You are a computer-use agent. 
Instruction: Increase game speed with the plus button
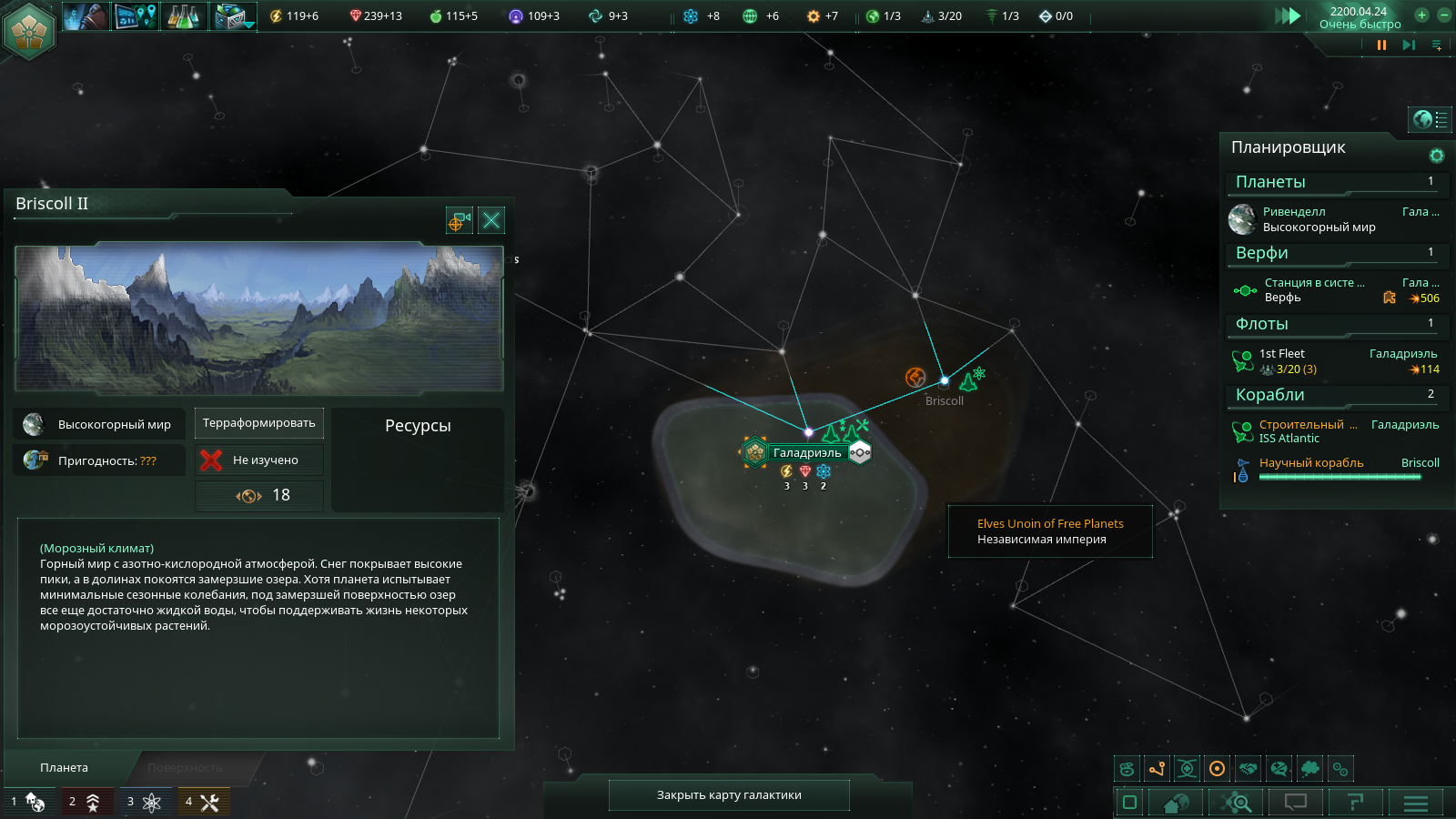pos(1421,15)
